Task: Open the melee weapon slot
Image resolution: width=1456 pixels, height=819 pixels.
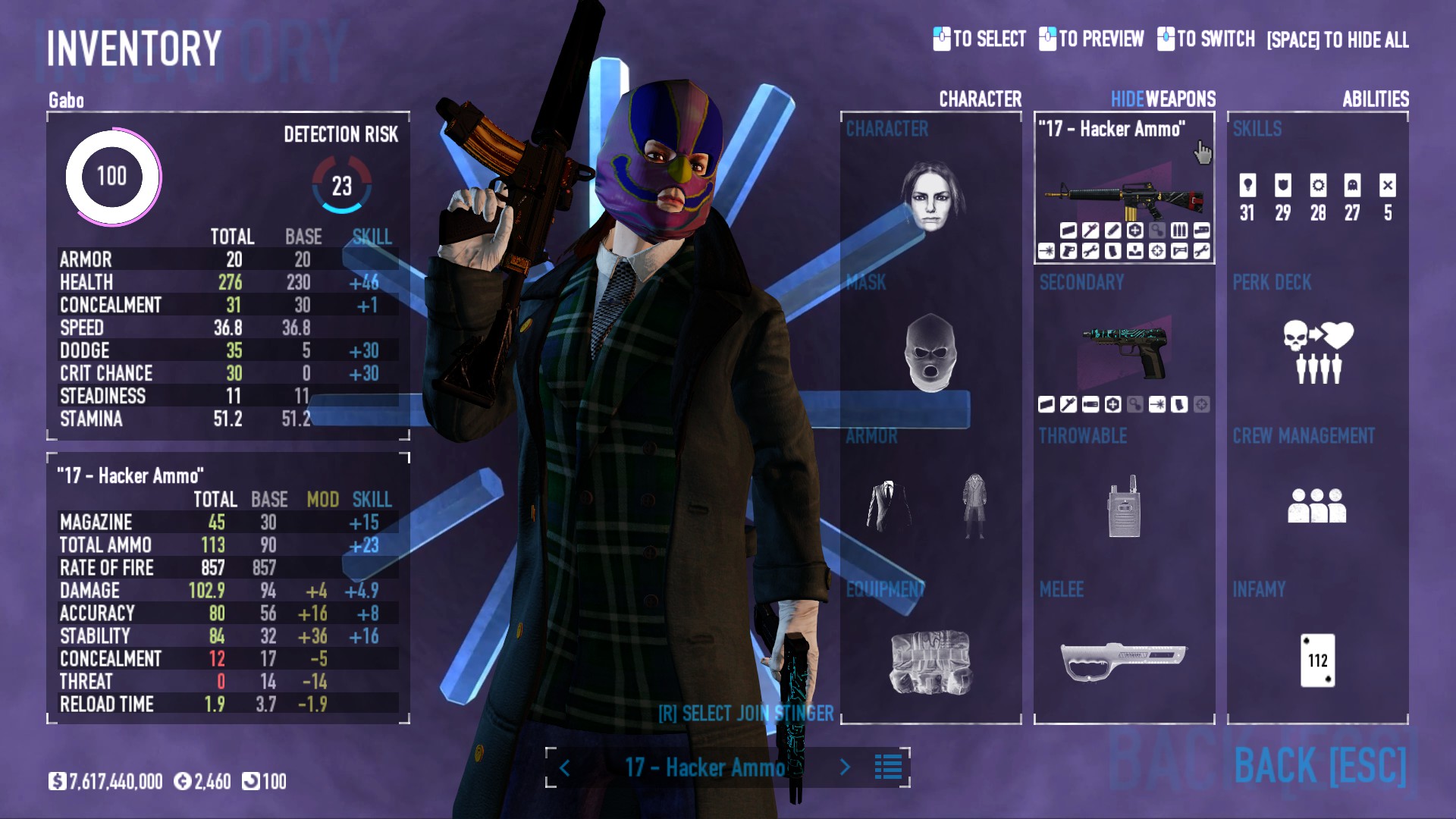Action: [x=1124, y=658]
